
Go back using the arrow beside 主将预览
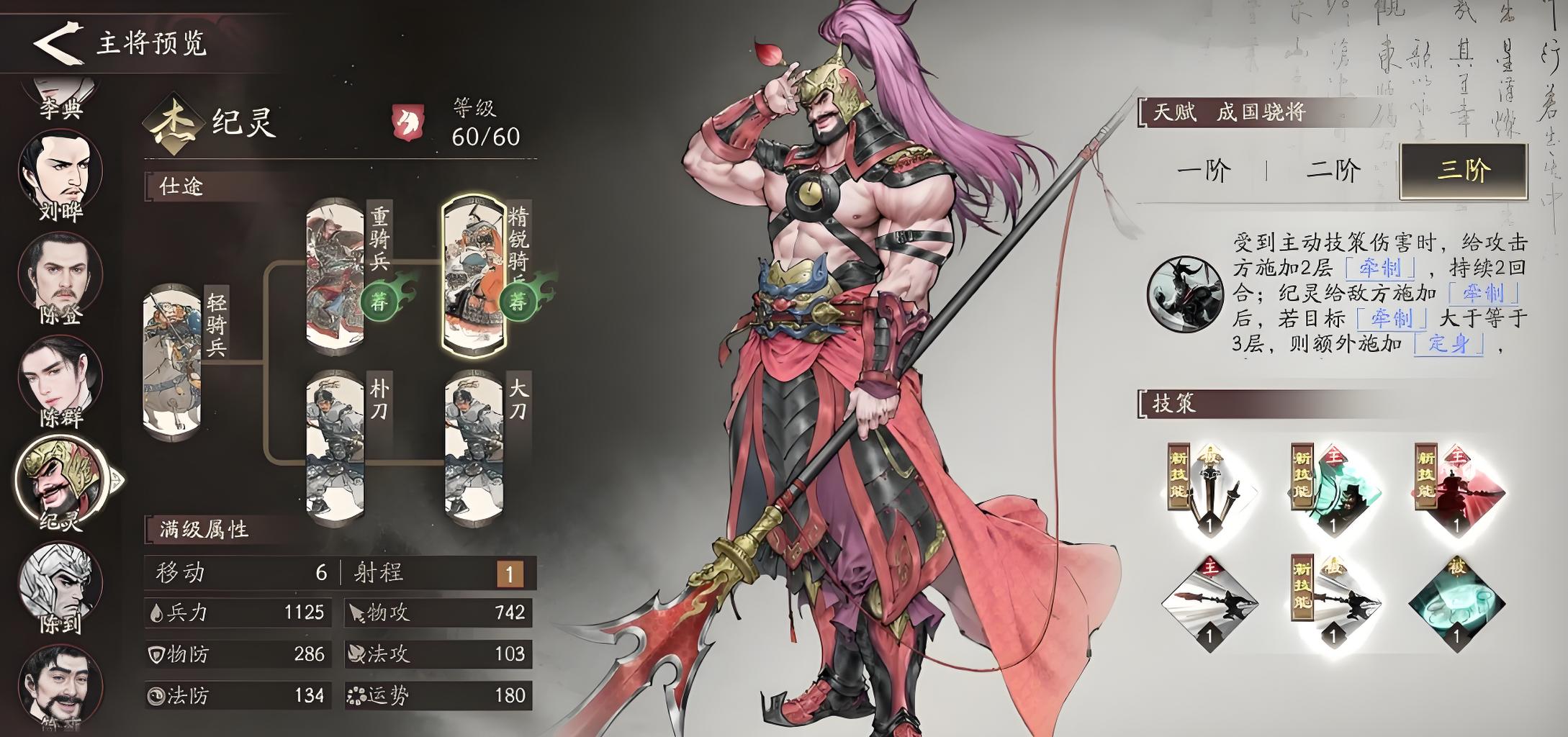pyautogui.click(x=55, y=43)
